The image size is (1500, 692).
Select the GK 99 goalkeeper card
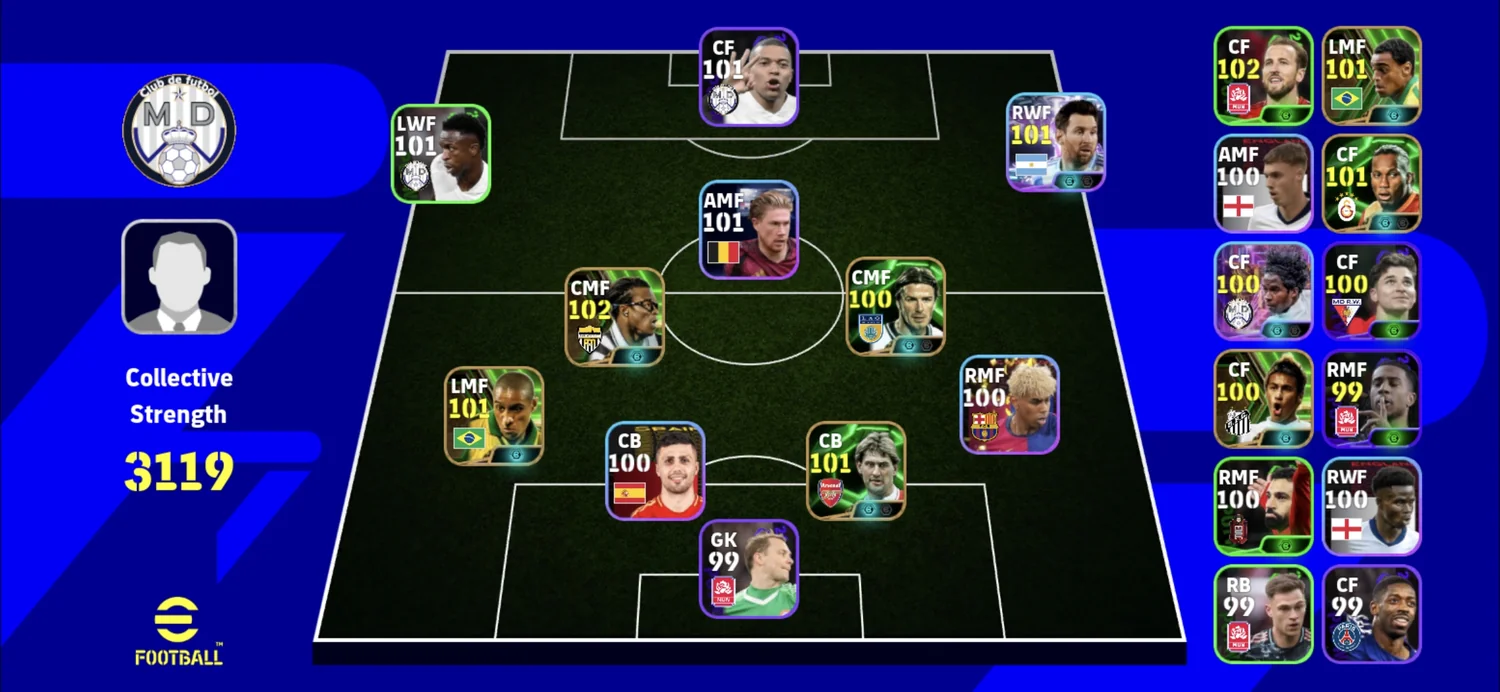(749, 568)
